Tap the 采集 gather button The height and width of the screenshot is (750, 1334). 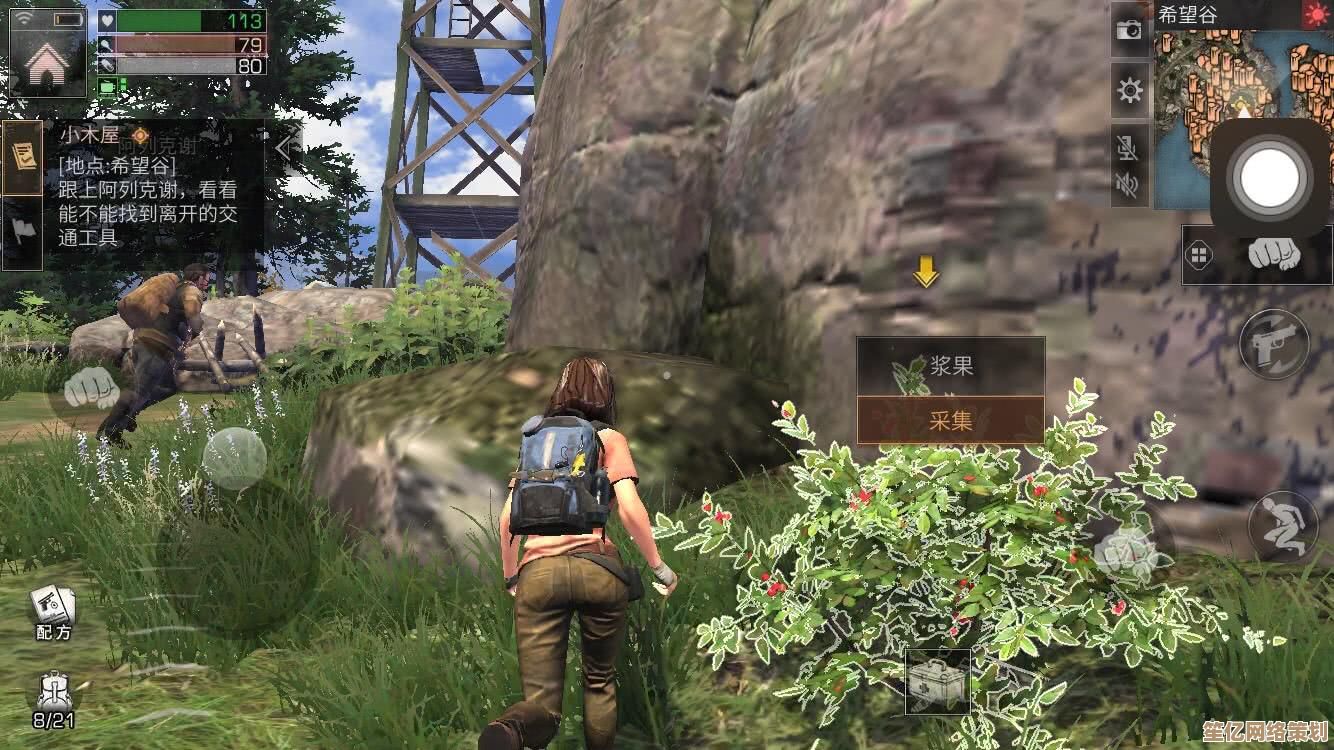click(x=950, y=420)
